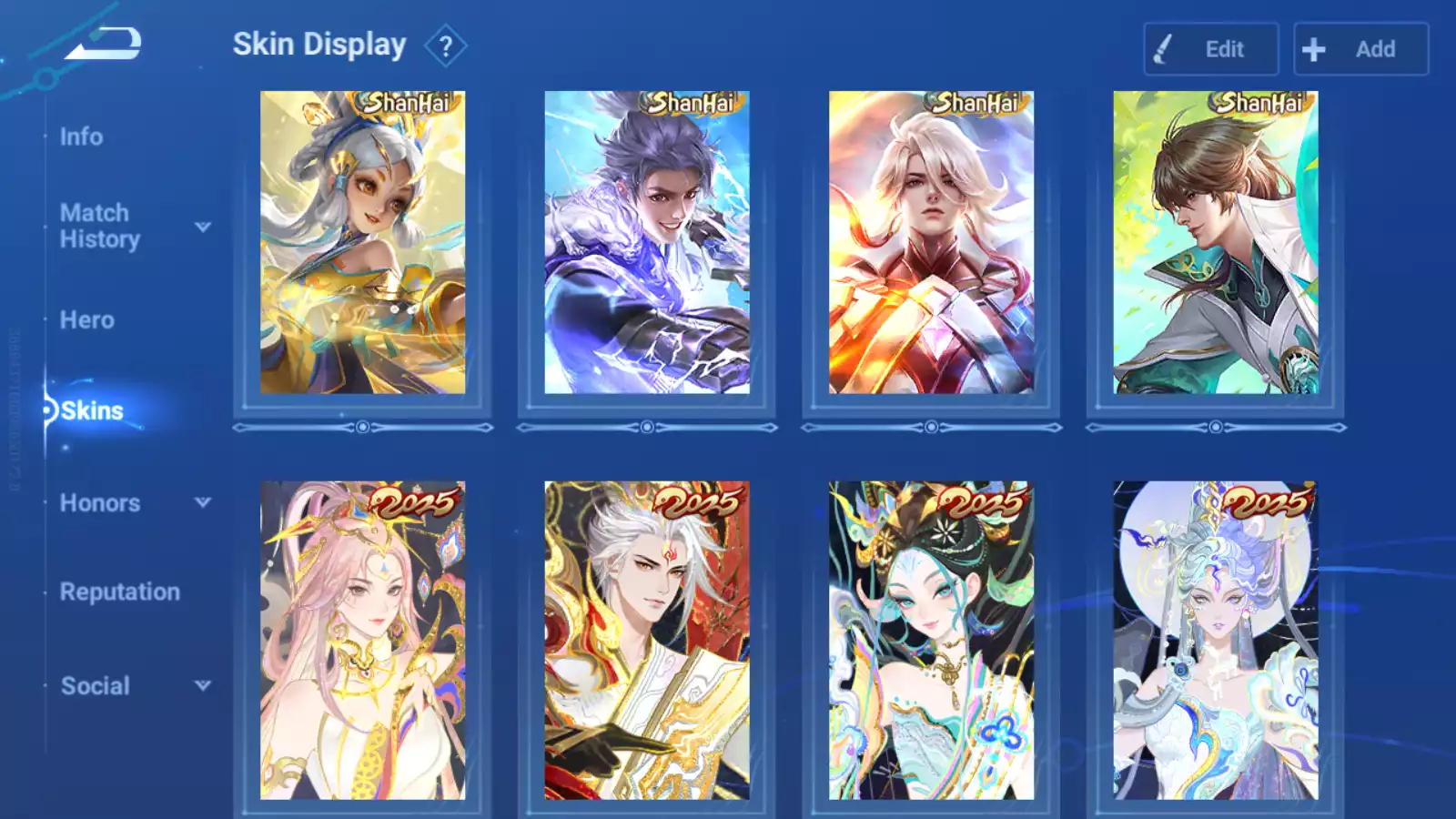Viewport: 1456px width, 819px height.
Task: Select the 2025 skin with pink-haired woman
Action: [362, 641]
